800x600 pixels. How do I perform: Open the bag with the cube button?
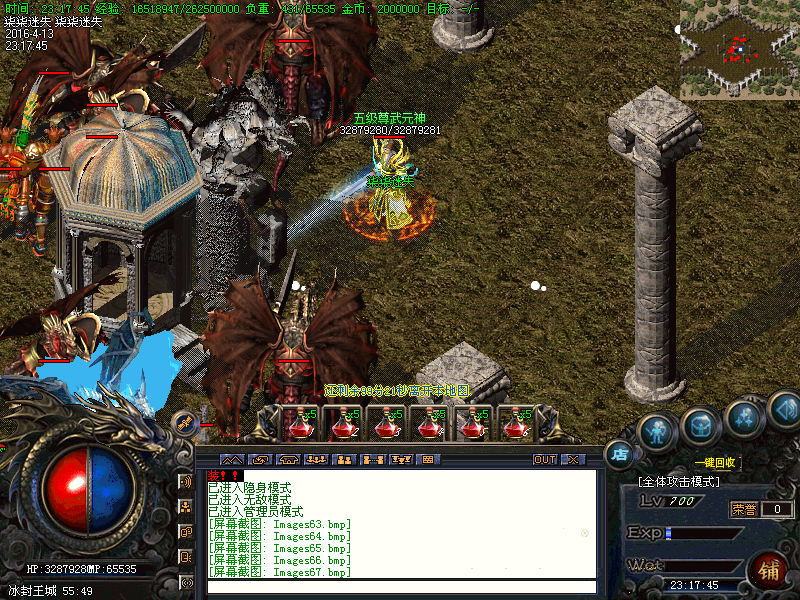click(x=700, y=427)
